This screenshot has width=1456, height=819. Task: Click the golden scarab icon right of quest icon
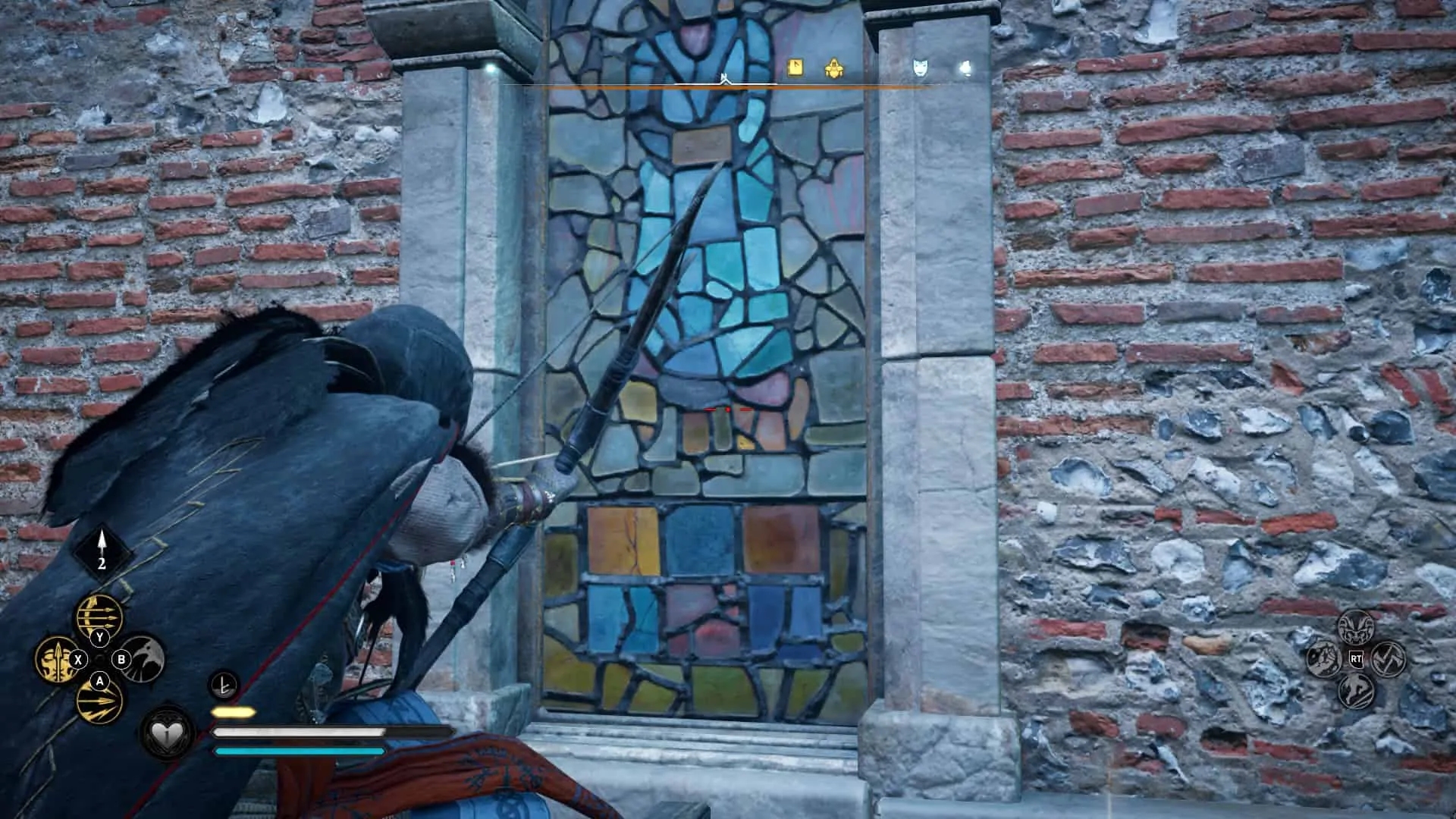click(x=833, y=67)
